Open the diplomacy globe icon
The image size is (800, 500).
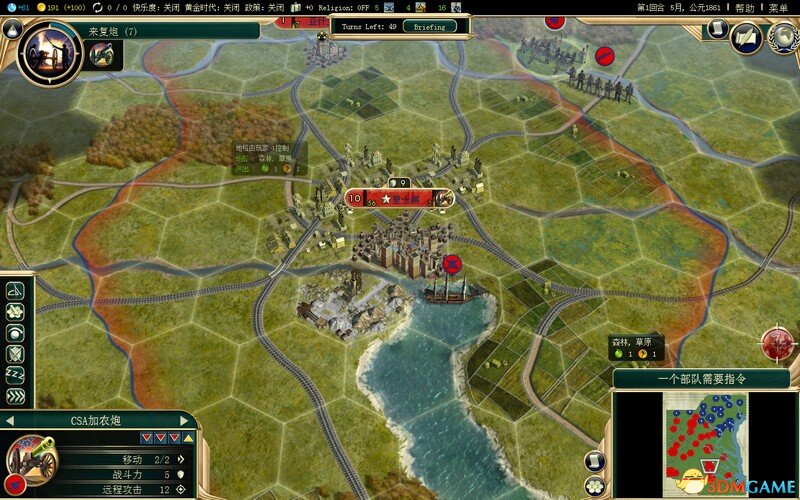[x=781, y=37]
